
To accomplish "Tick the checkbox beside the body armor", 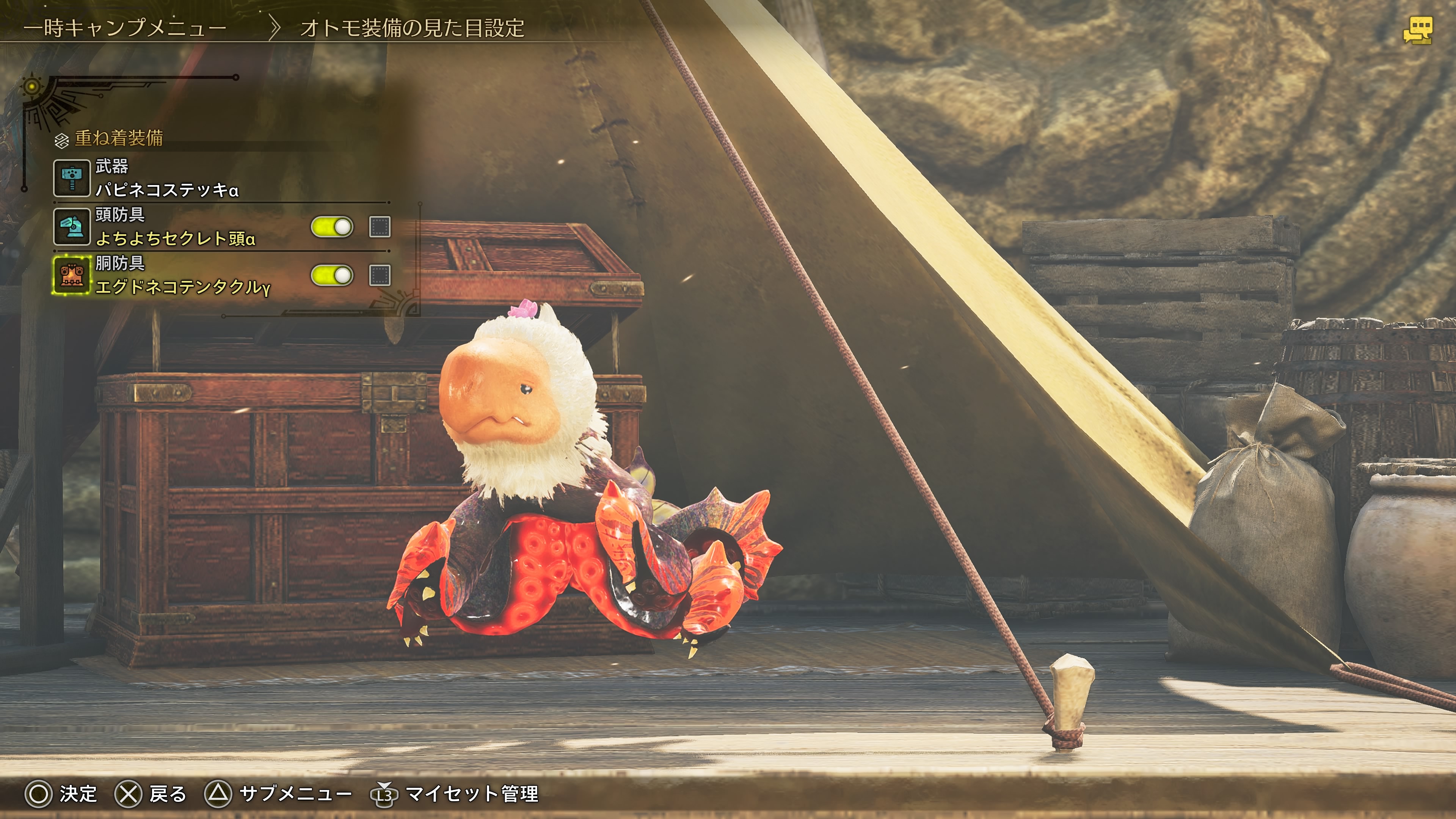I will click(380, 276).
